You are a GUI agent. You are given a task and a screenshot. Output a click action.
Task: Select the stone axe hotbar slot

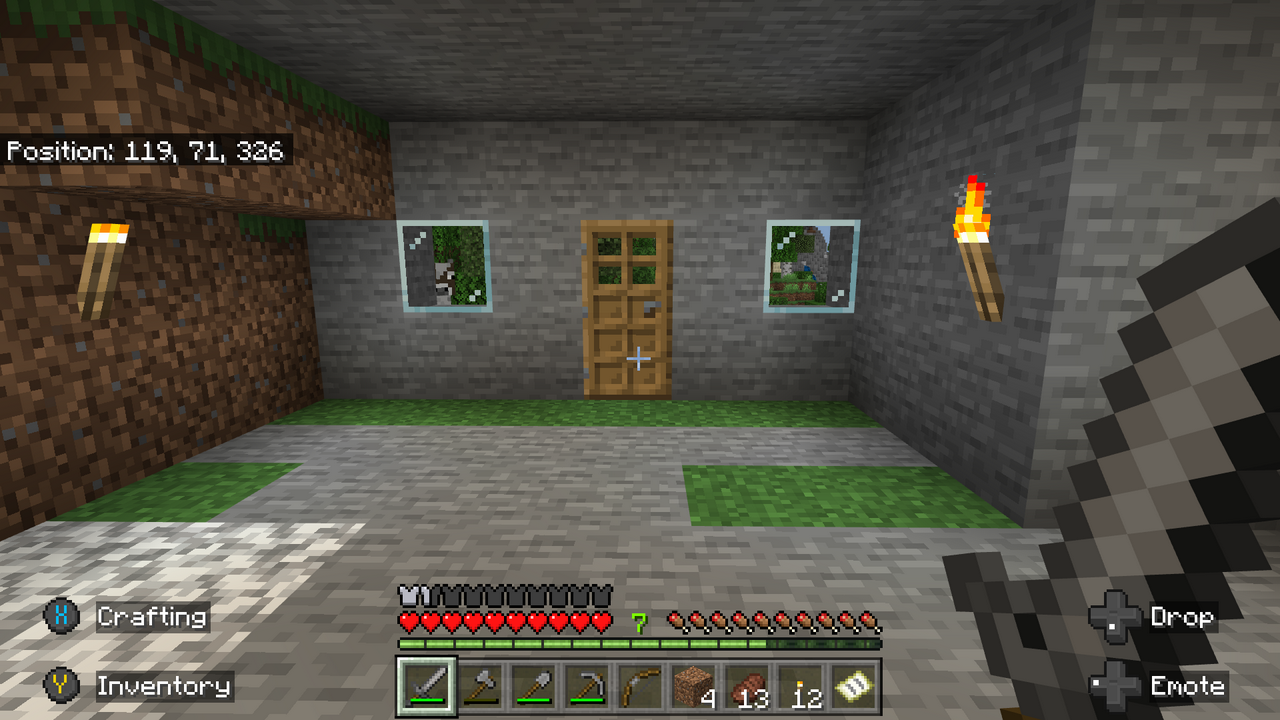click(x=481, y=686)
